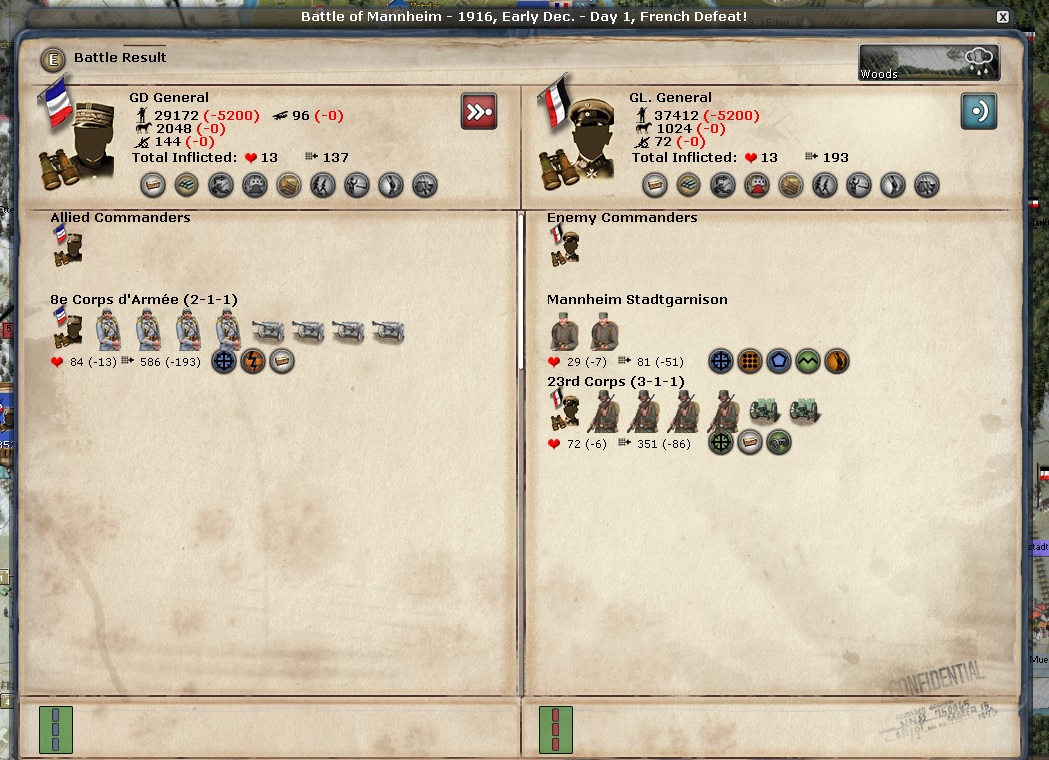1049x760 pixels.
Task: Click the Mannheim Stadtgarnison nine-dots icon
Action: coord(750,361)
